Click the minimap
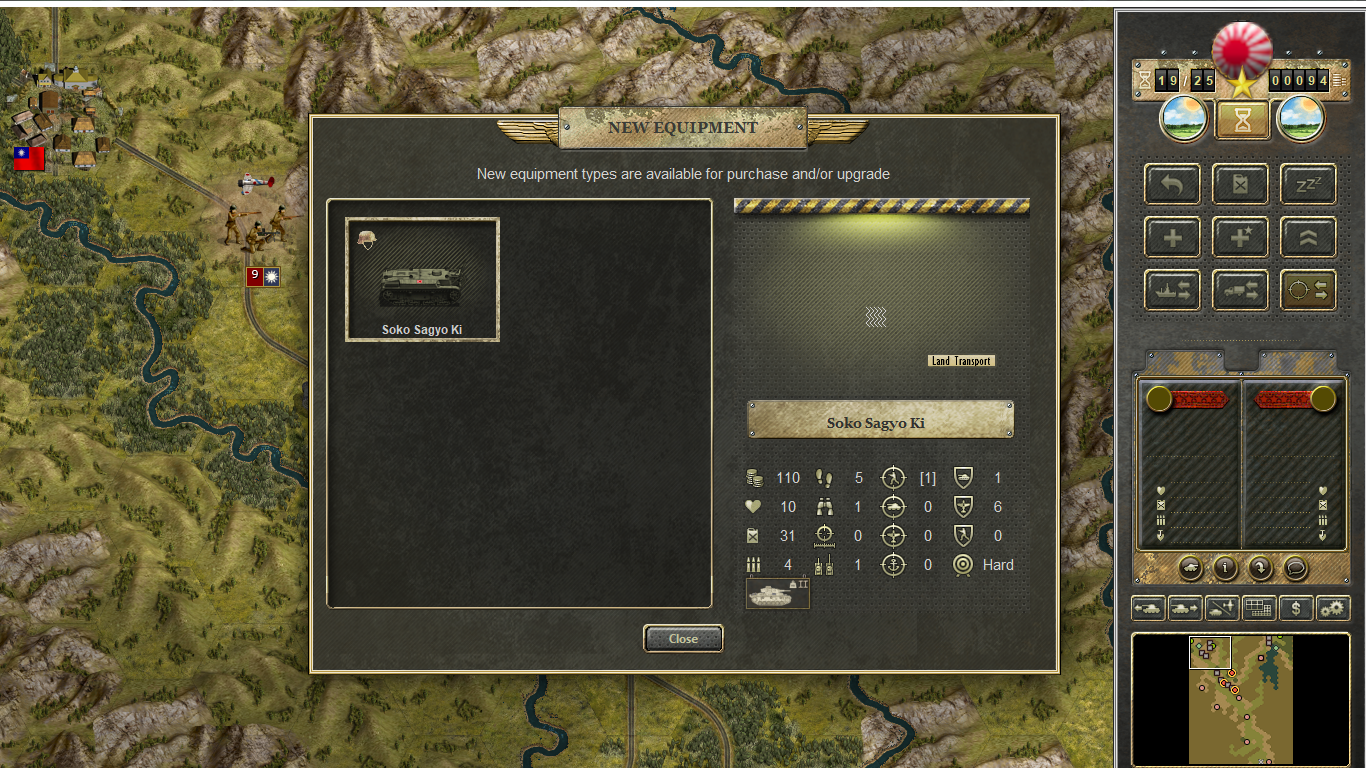 [x=1240, y=700]
